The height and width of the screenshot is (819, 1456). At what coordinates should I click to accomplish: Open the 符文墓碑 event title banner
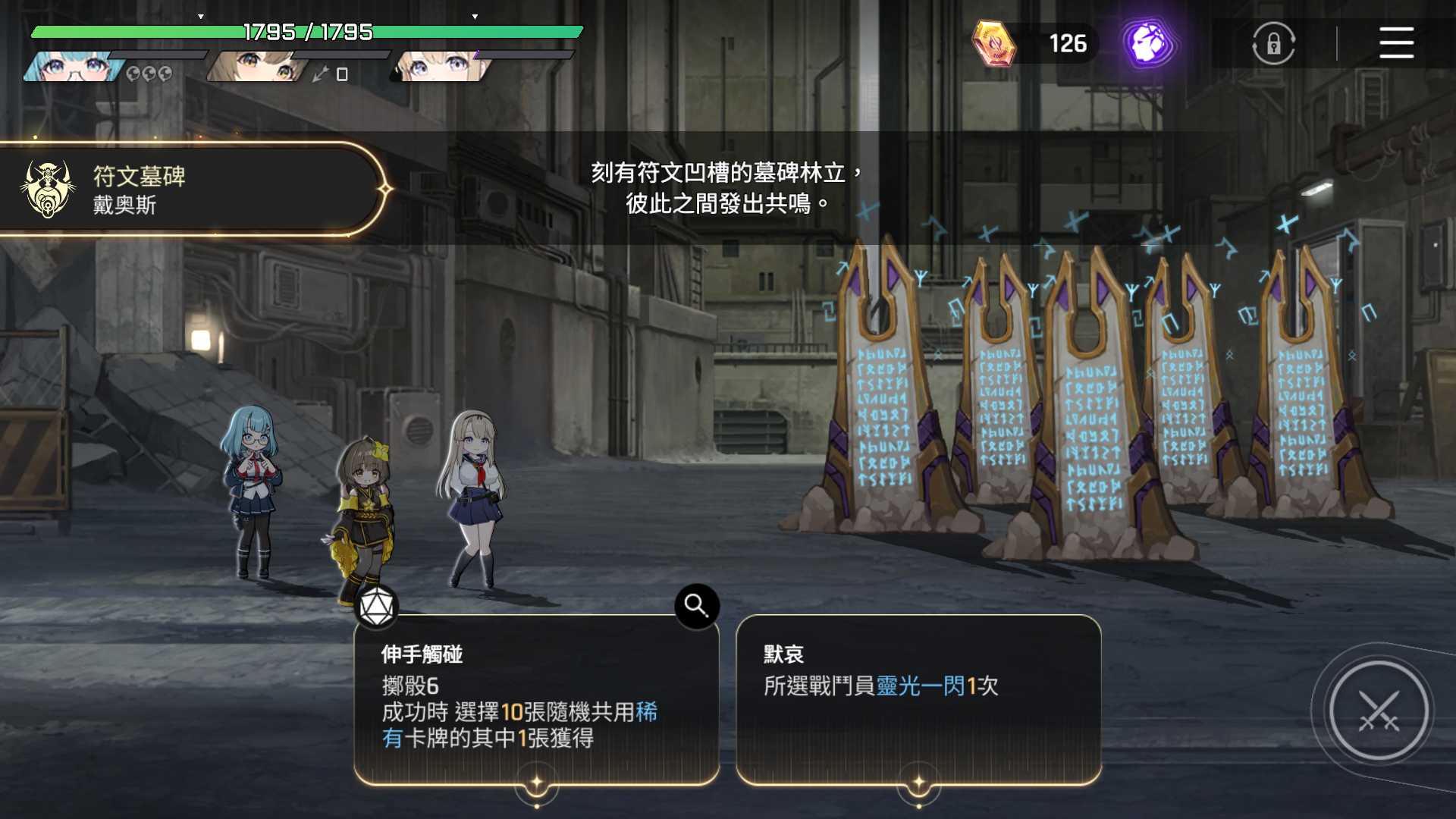[190, 190]
